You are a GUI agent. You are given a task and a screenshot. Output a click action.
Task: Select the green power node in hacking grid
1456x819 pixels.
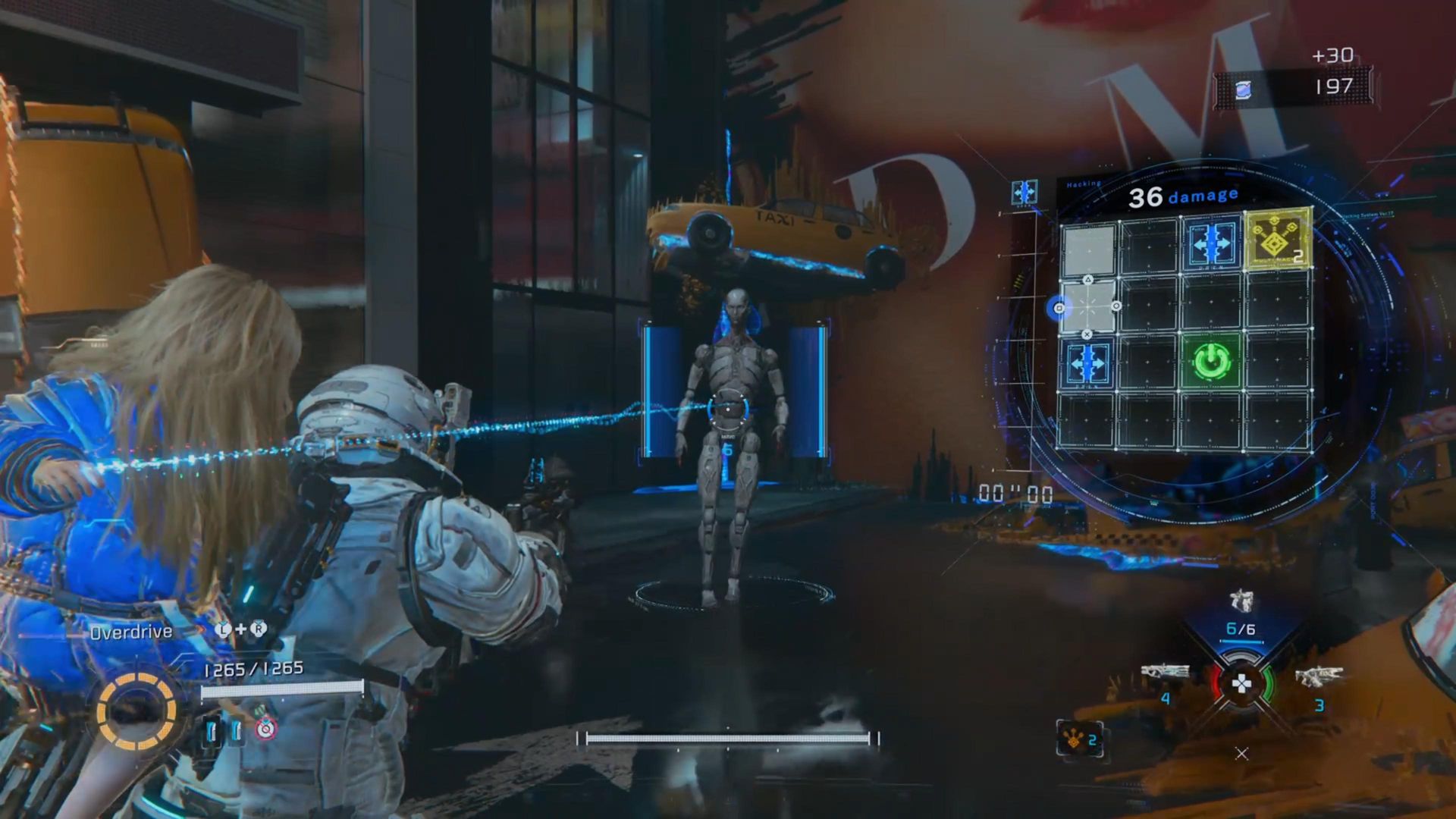[1211, 362]
